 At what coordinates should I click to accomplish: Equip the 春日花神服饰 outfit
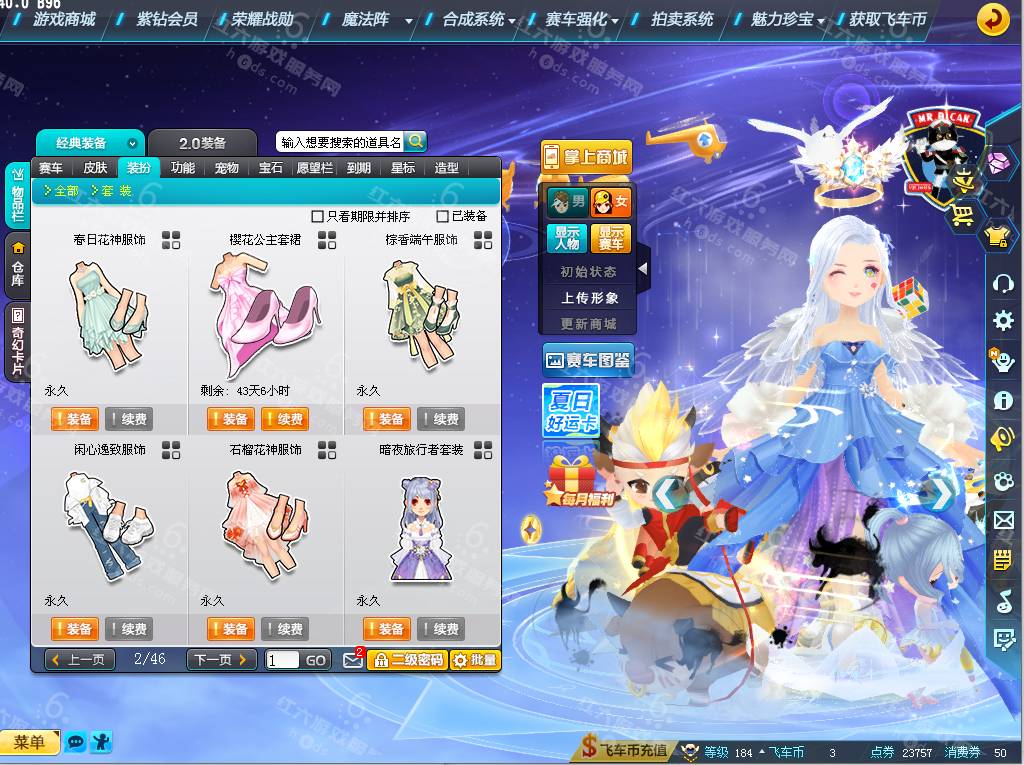tap(74, 419)
